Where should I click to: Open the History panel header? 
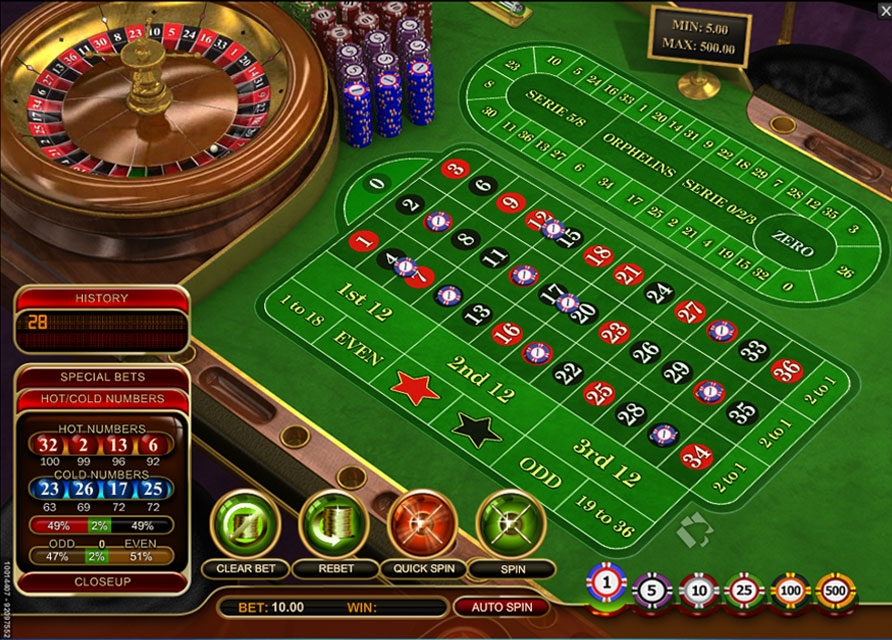[102, 298]
